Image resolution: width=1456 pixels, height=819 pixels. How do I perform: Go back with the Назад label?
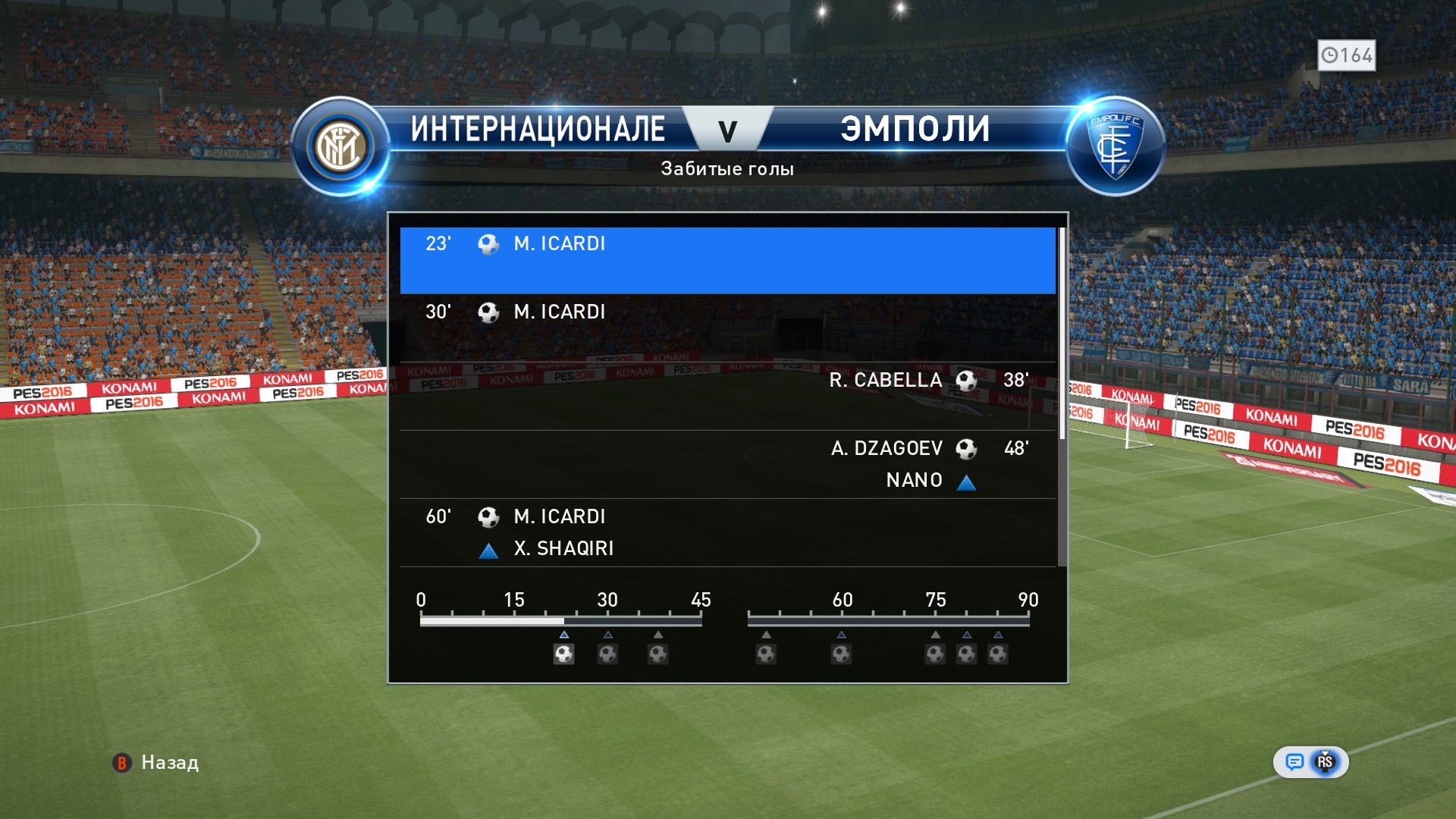[x=169, y=763]
